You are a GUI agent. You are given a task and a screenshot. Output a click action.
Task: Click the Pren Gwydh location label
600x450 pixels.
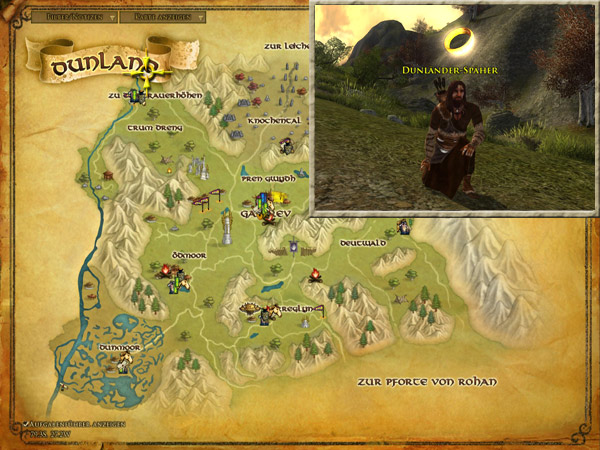point(267,179)
